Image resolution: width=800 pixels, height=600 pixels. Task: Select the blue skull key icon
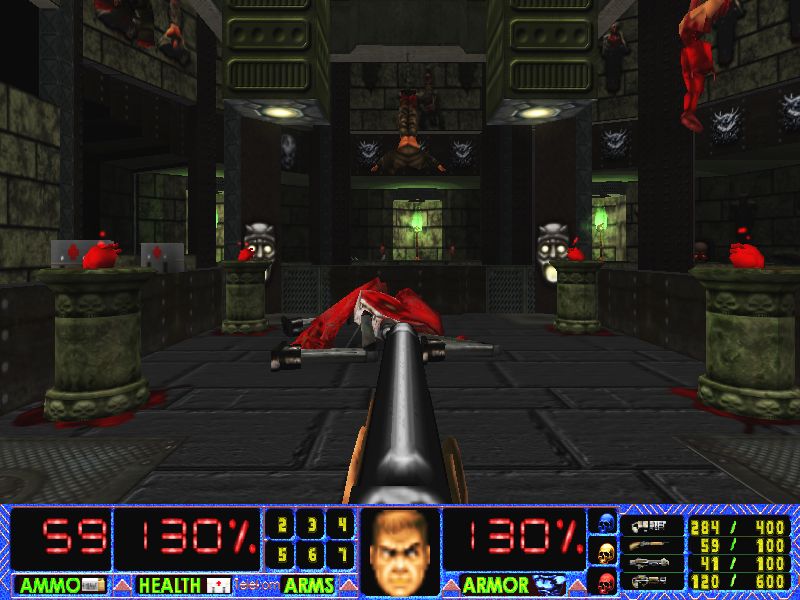click(605, 522)
